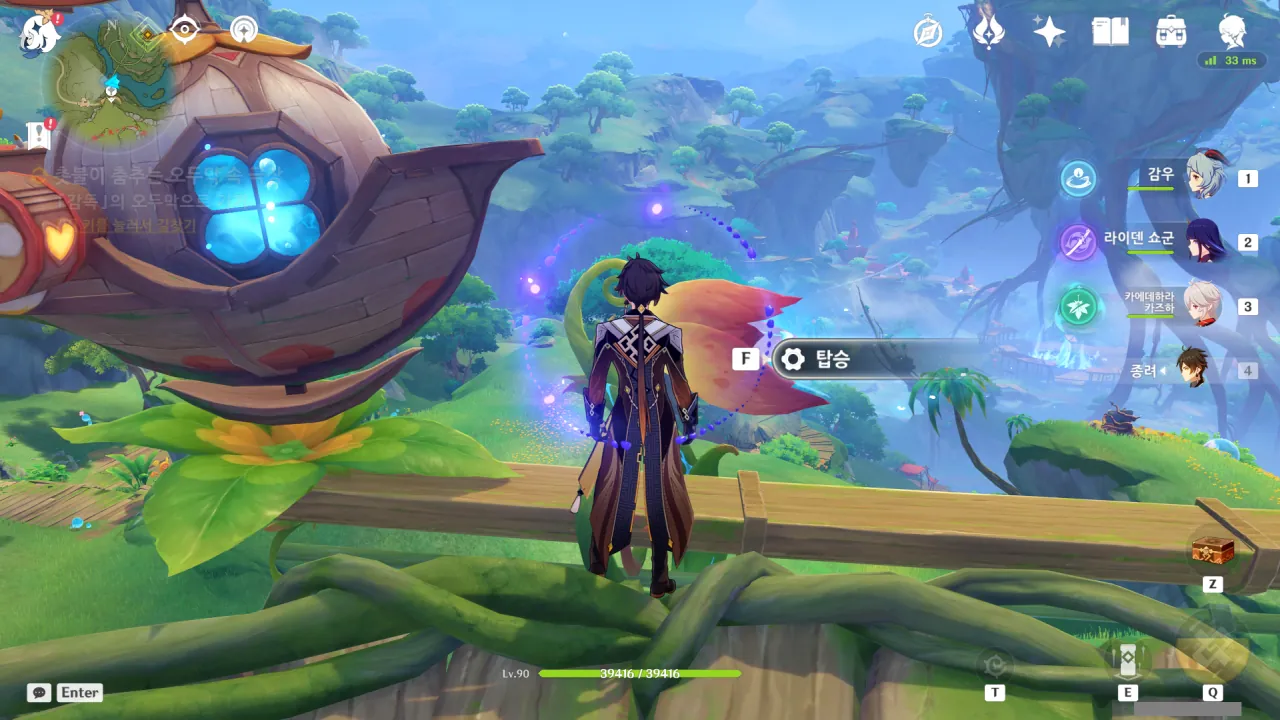Open the backpack inventory
The image size is (1280, 720).
[x=1171, y=32]
